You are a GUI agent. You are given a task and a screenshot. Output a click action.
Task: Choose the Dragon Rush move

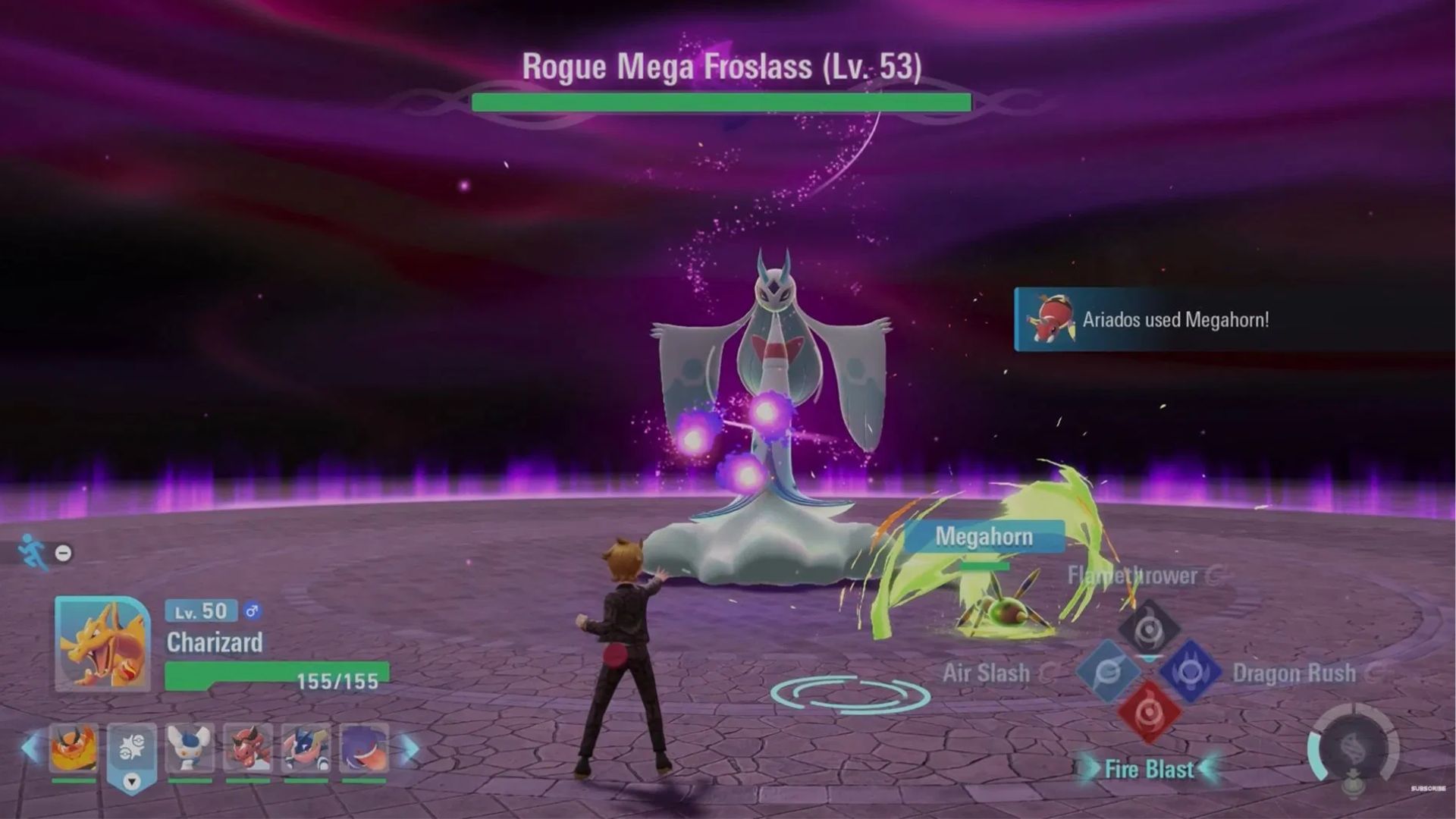point(1191,671)
